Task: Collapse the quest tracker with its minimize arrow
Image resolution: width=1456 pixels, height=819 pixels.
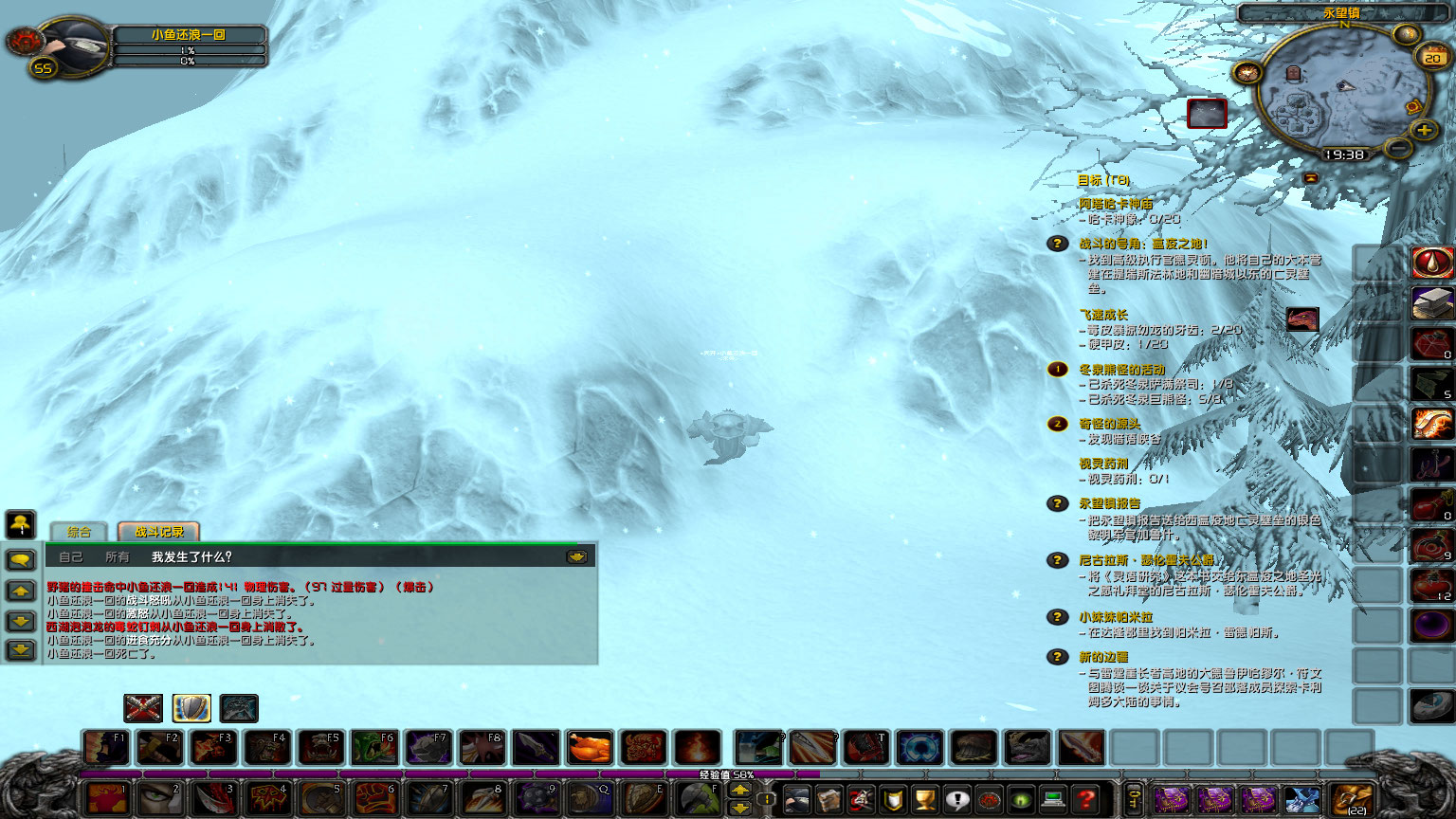Action: coord(1311,176)
